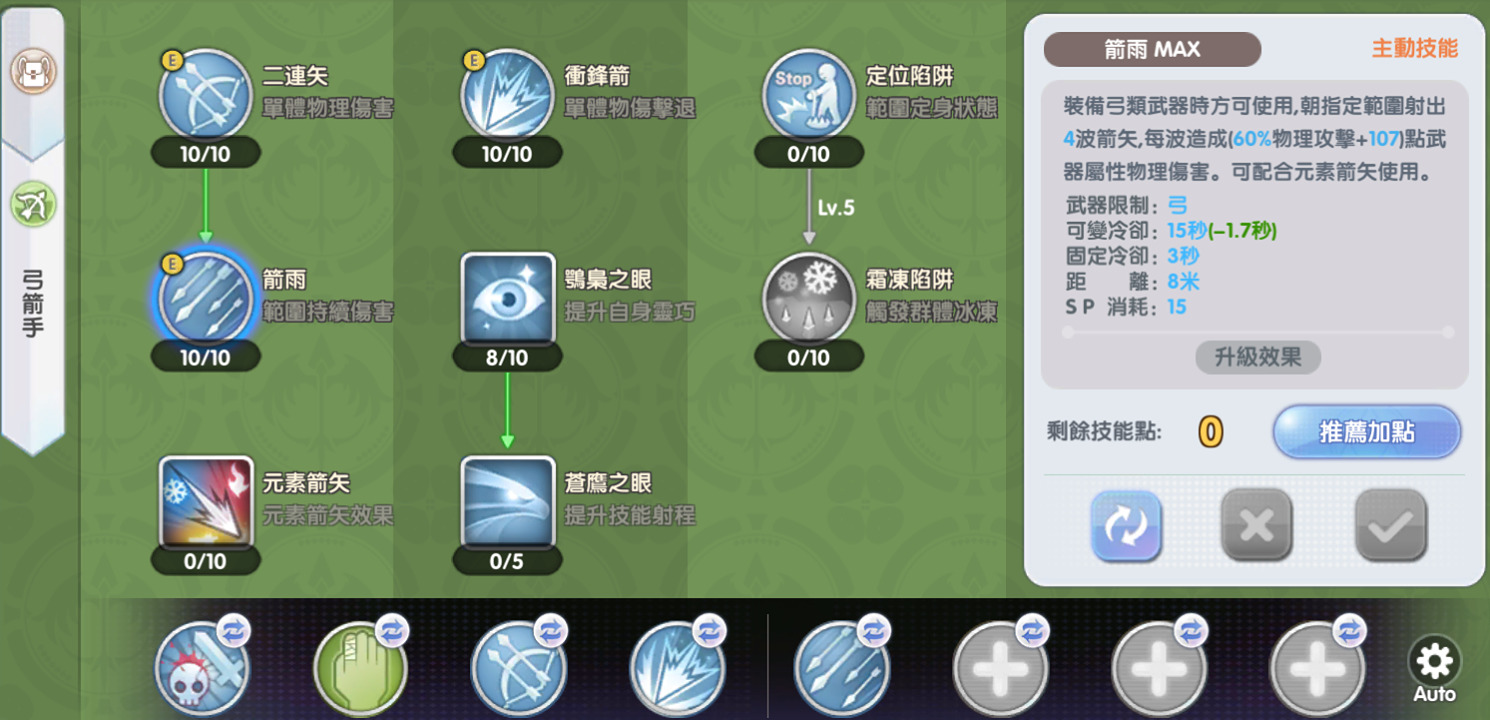
Task: Click the green airplane icon in sidebar
Action: click(x=32, y=205)
